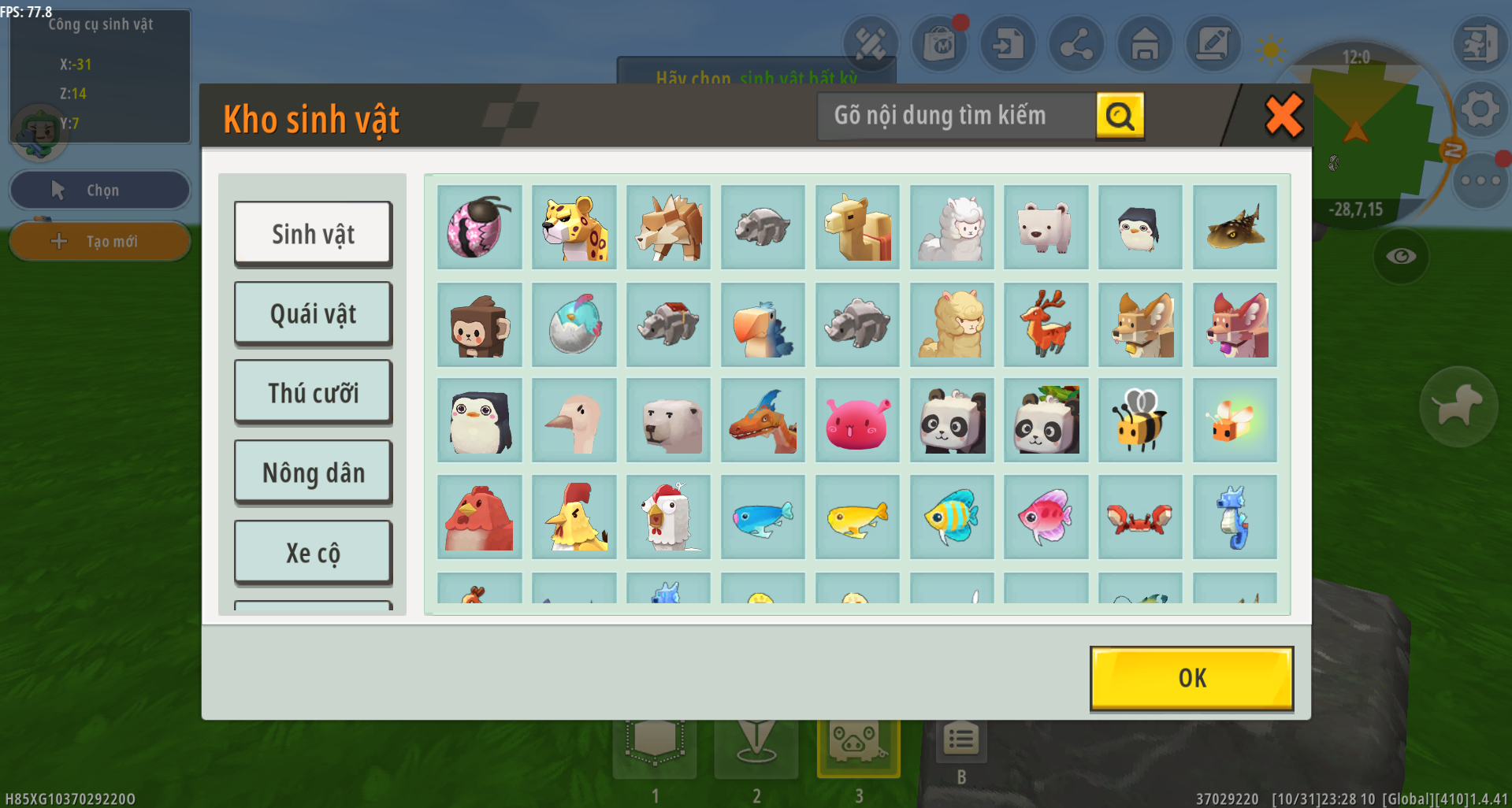Select the ostrich head creature tile
This screenshot has width=1512, height=808.
(574, 421)
